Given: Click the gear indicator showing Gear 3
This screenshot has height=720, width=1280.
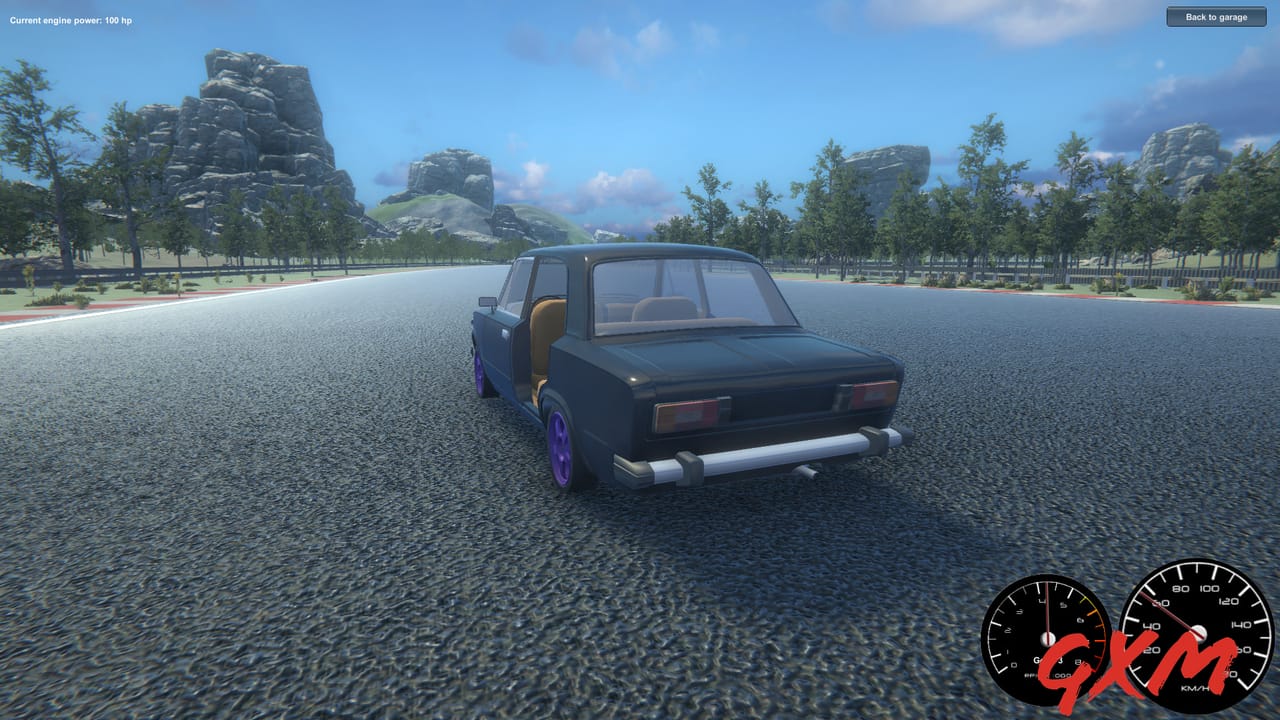Looking at the screenshot, I should pos(1048,659).
